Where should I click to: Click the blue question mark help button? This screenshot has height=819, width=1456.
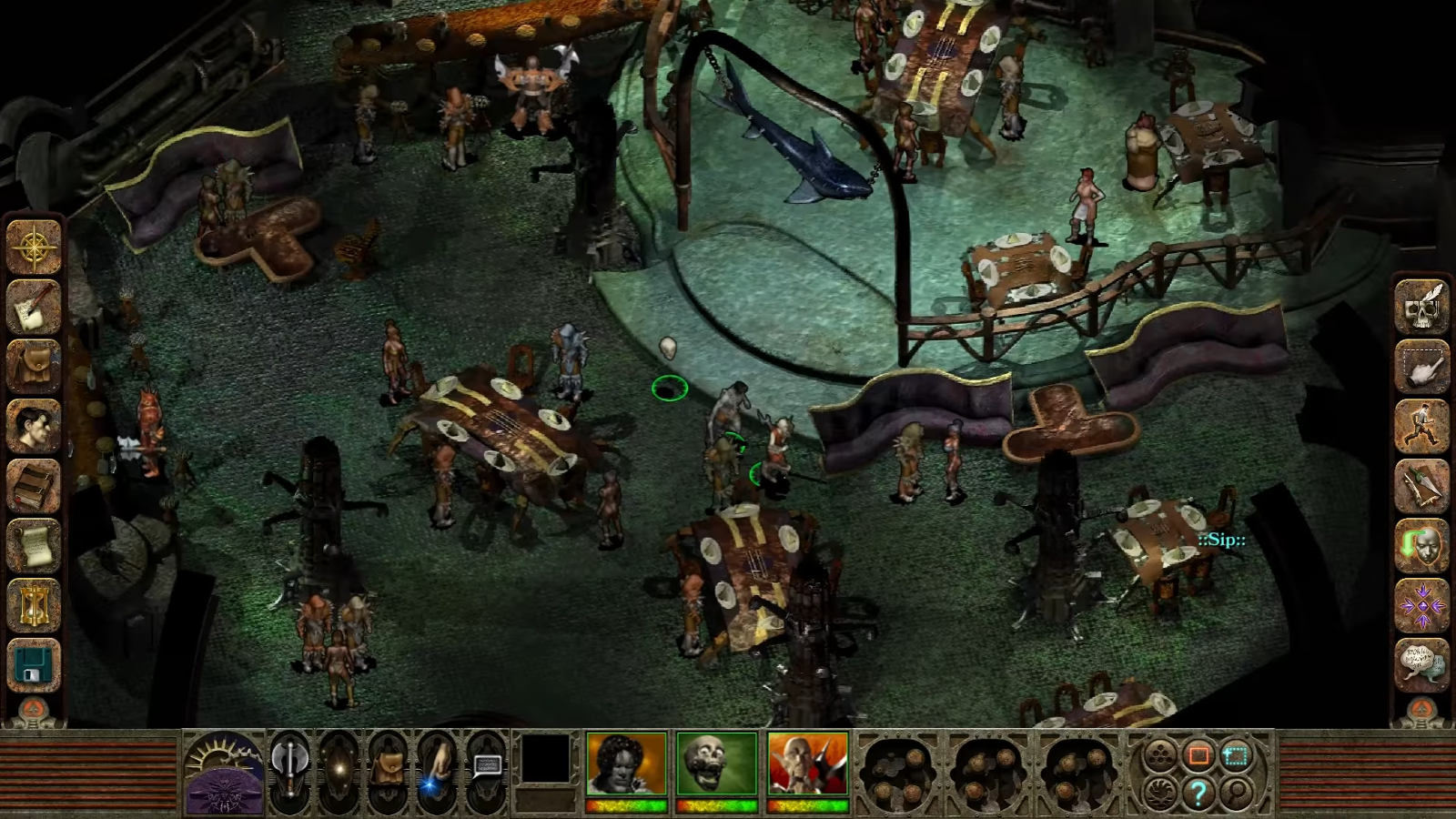pyautogui.click(x=1198, y=792)
